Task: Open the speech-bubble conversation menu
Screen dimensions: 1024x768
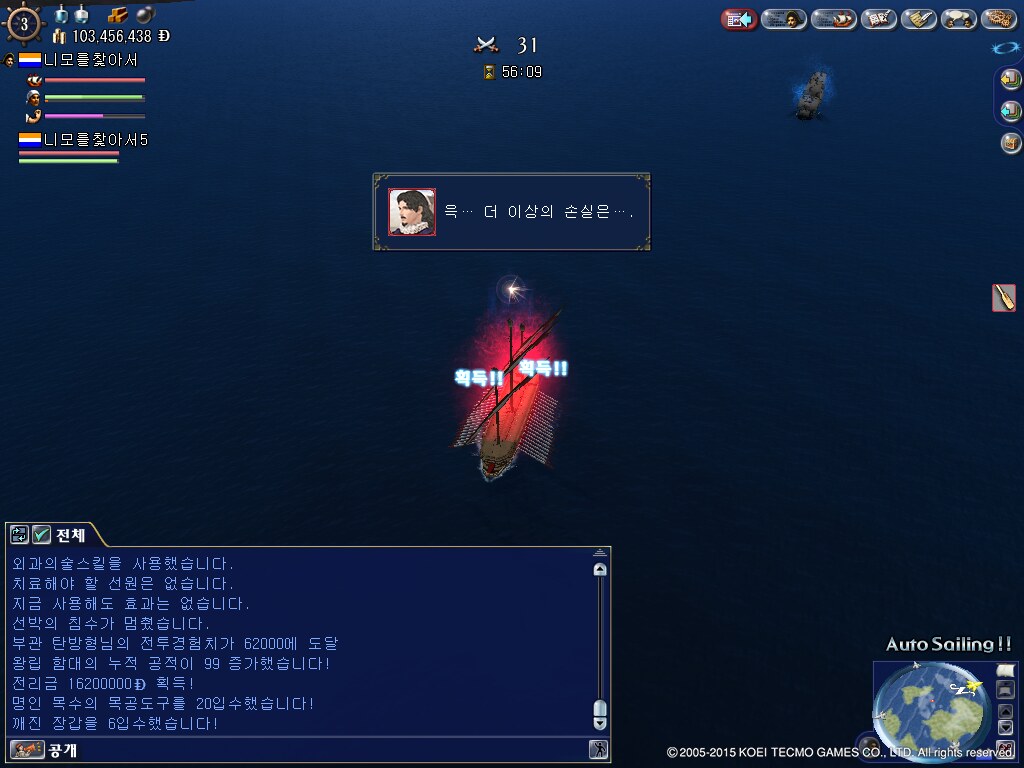Action: click(x=958, y=19)
